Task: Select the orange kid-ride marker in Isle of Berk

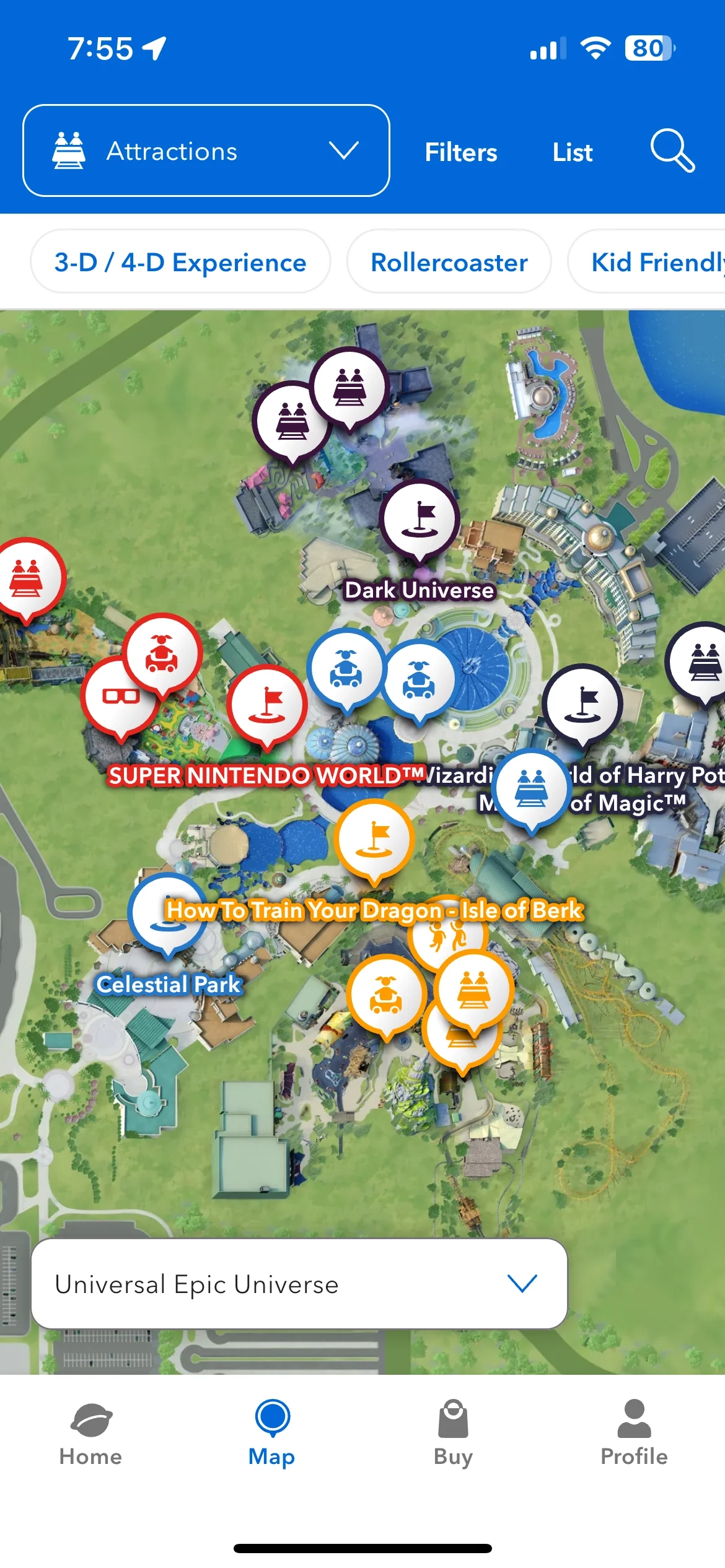Action: (x=387, y=994)
